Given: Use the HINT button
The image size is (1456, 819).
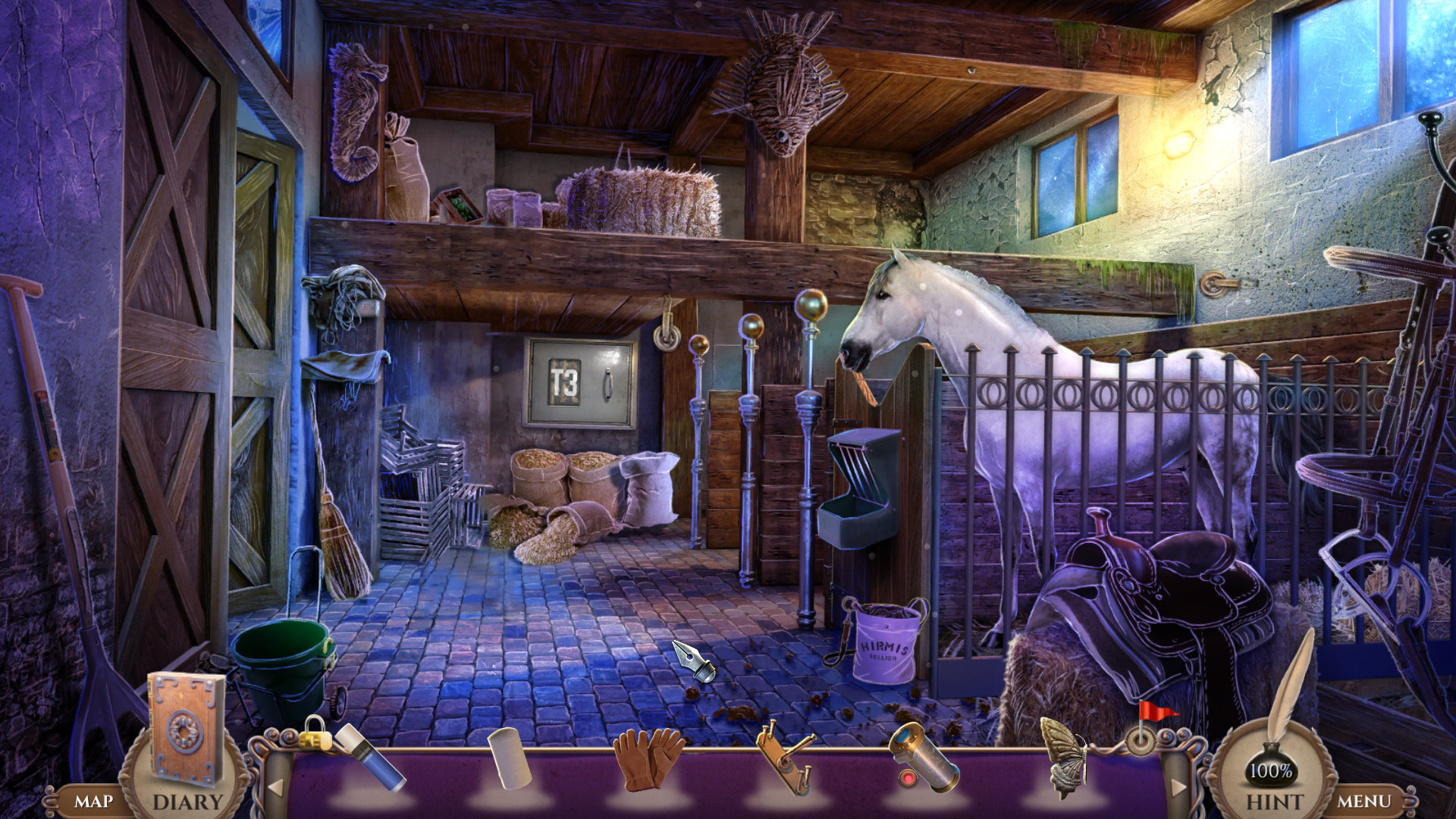Looking at the screenshot, I should tap(1276, 799).
